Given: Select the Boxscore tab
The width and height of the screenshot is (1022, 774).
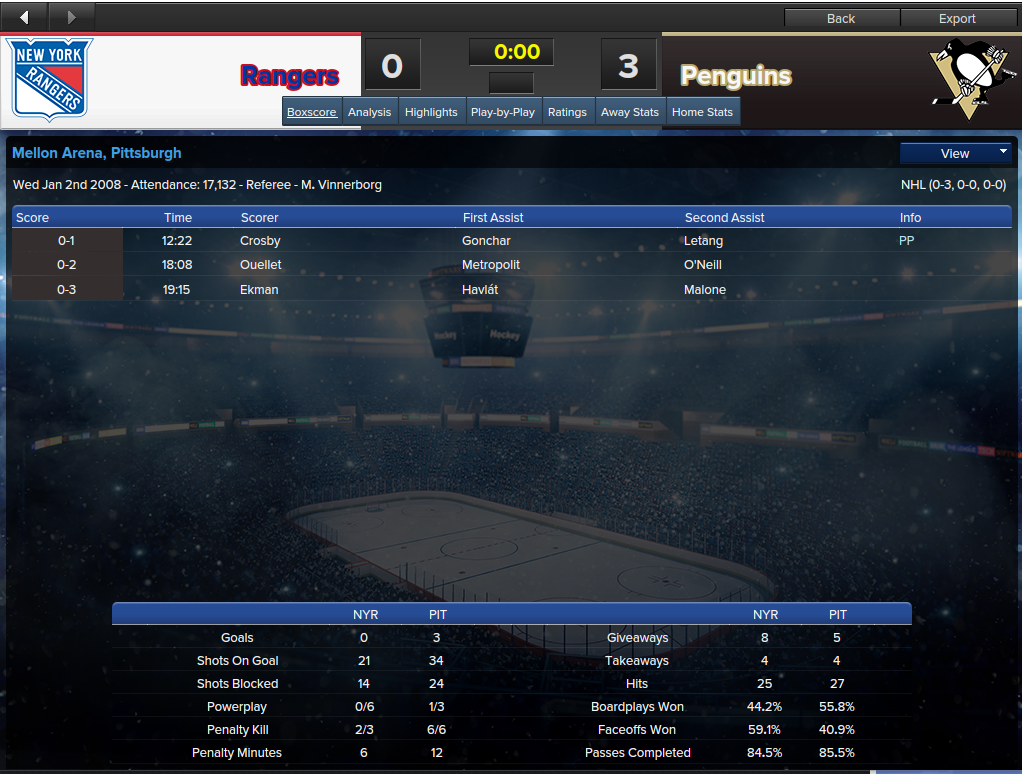Looking at the screenshot, I should click(312, 112).
